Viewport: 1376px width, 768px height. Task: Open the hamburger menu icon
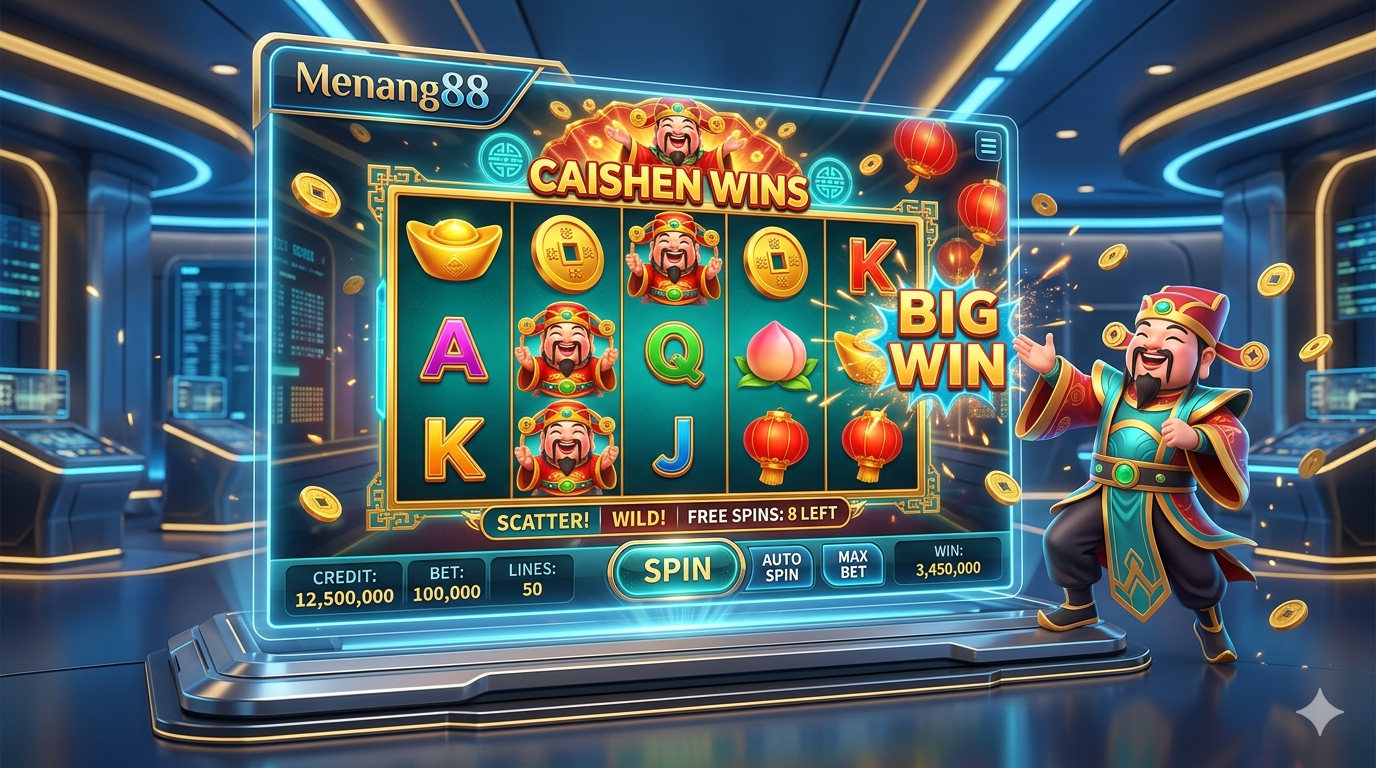[989, 146]
